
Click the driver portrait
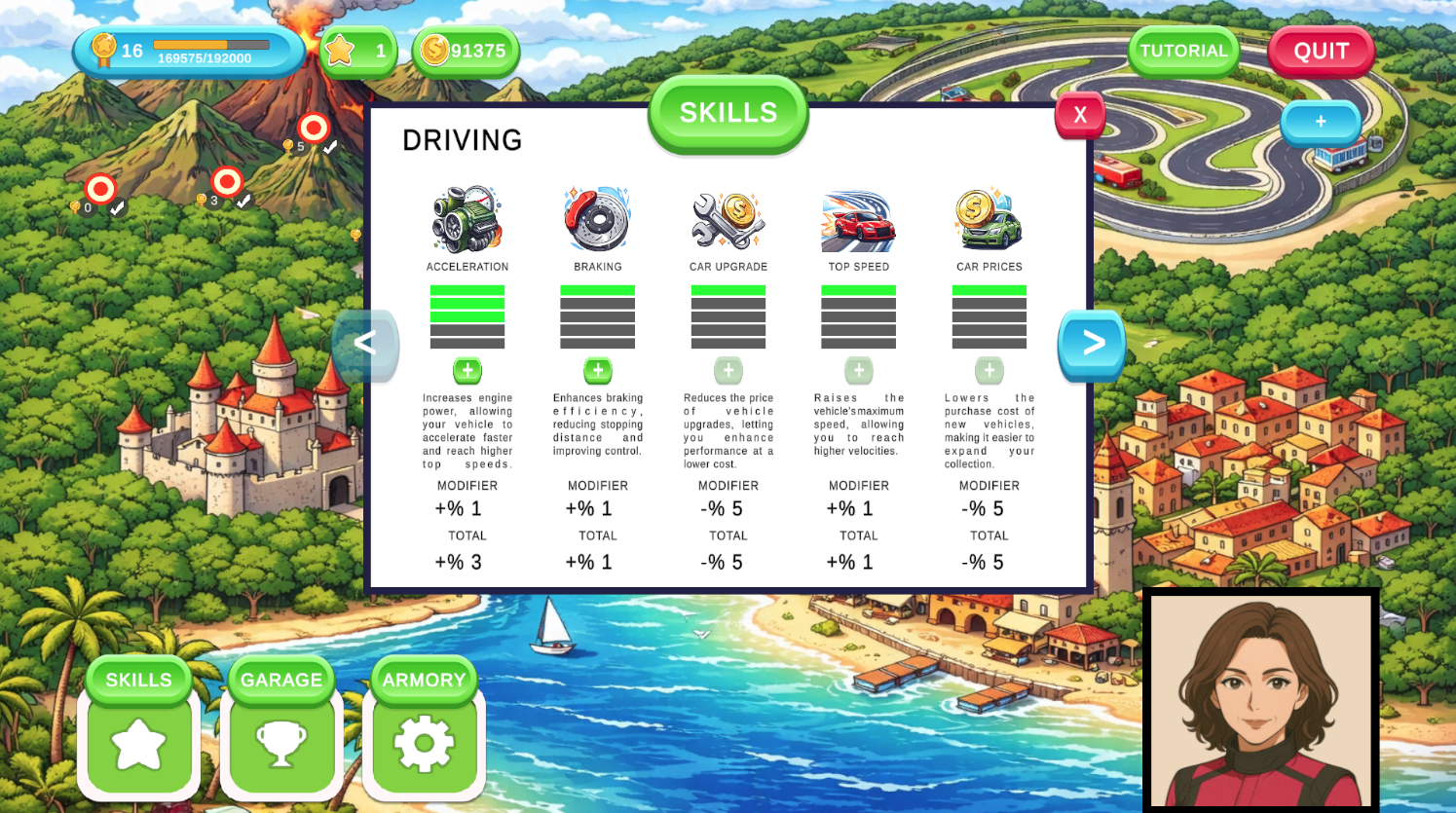tap(1260, 701)
